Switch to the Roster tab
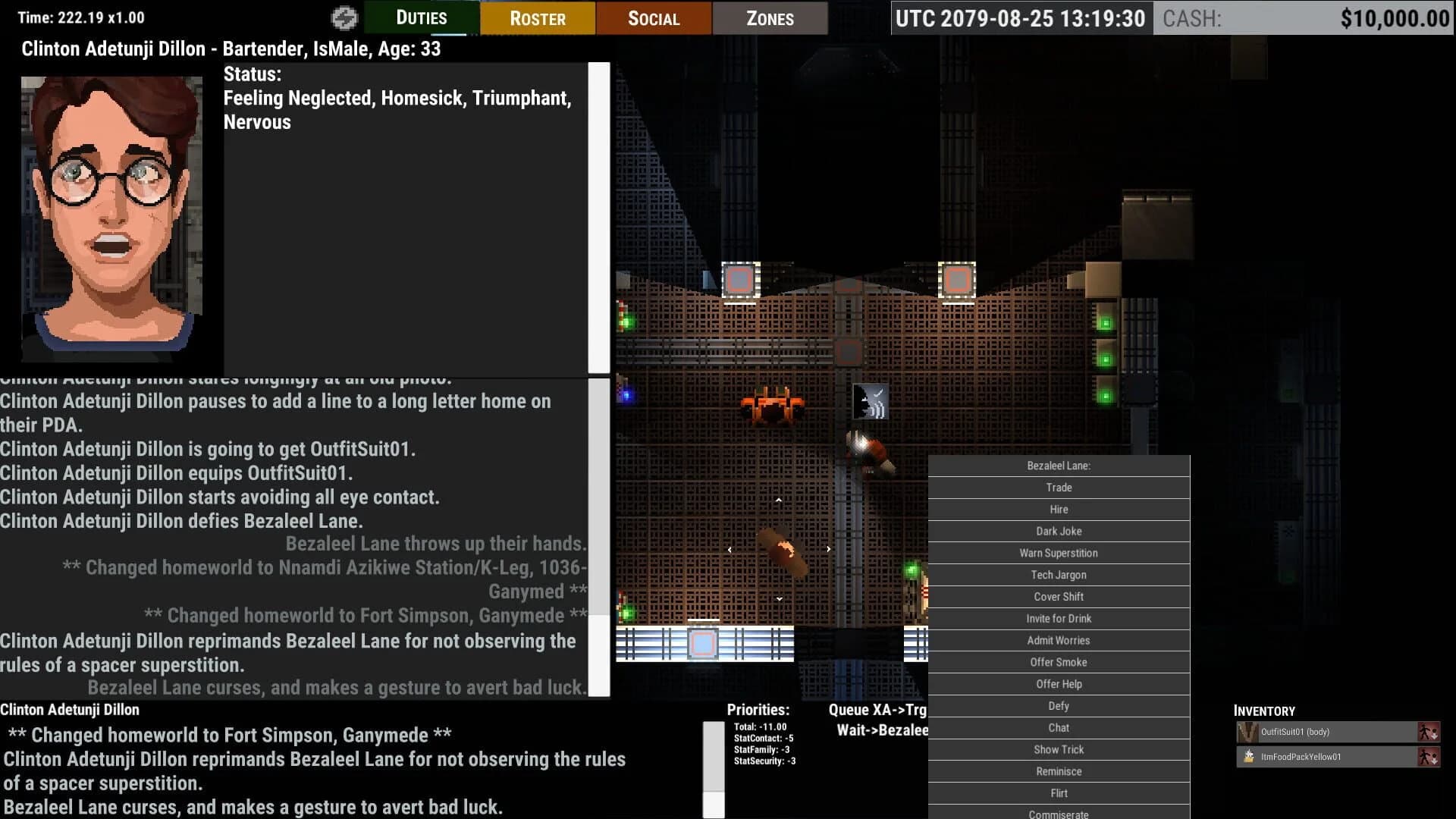The image size is (1456, 819). [537, 17]
